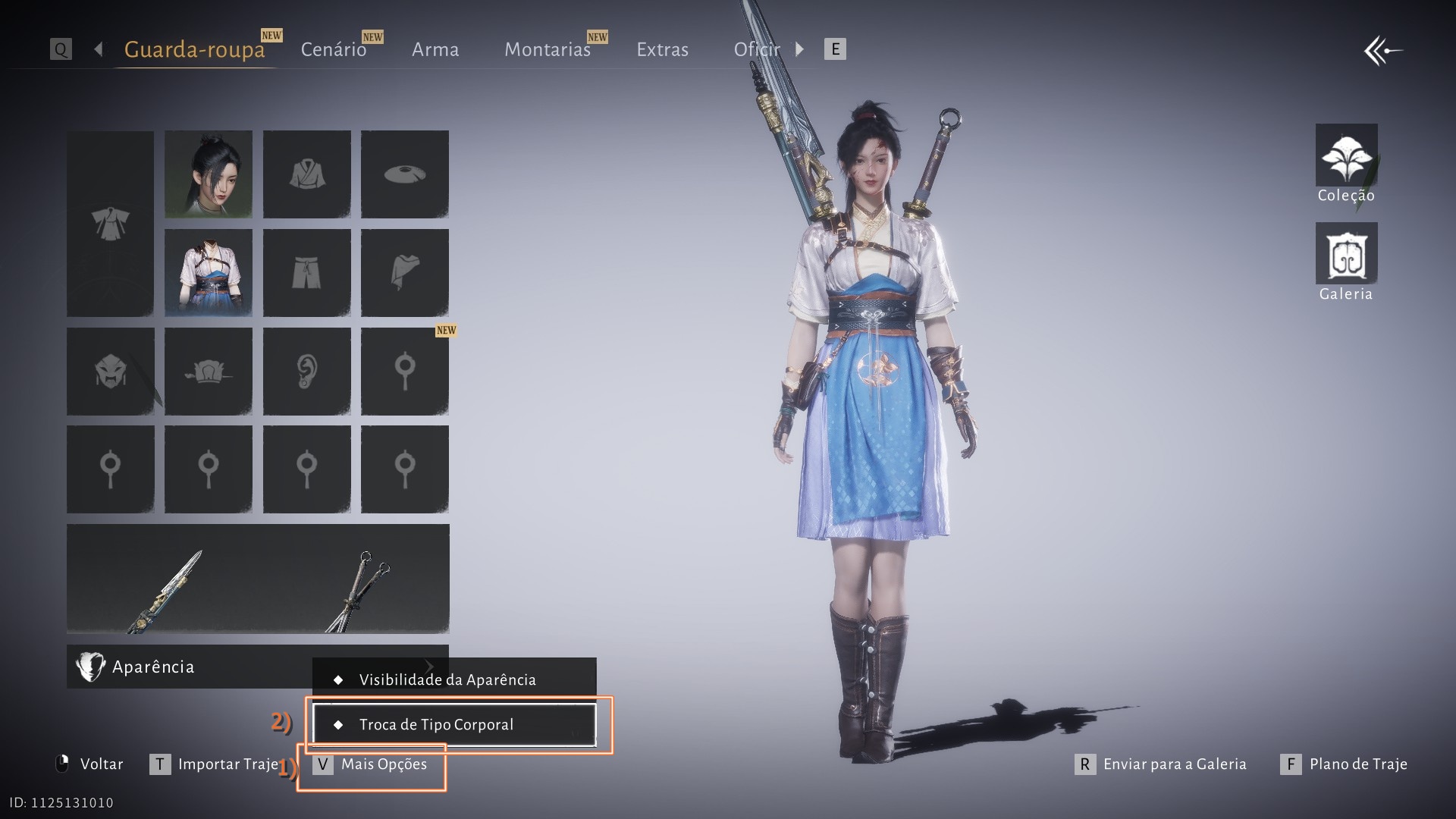Click the back arrow in top-right corner
Image resolution: width=1456 pixels, height=819 pixels.
click(1382, 52)
